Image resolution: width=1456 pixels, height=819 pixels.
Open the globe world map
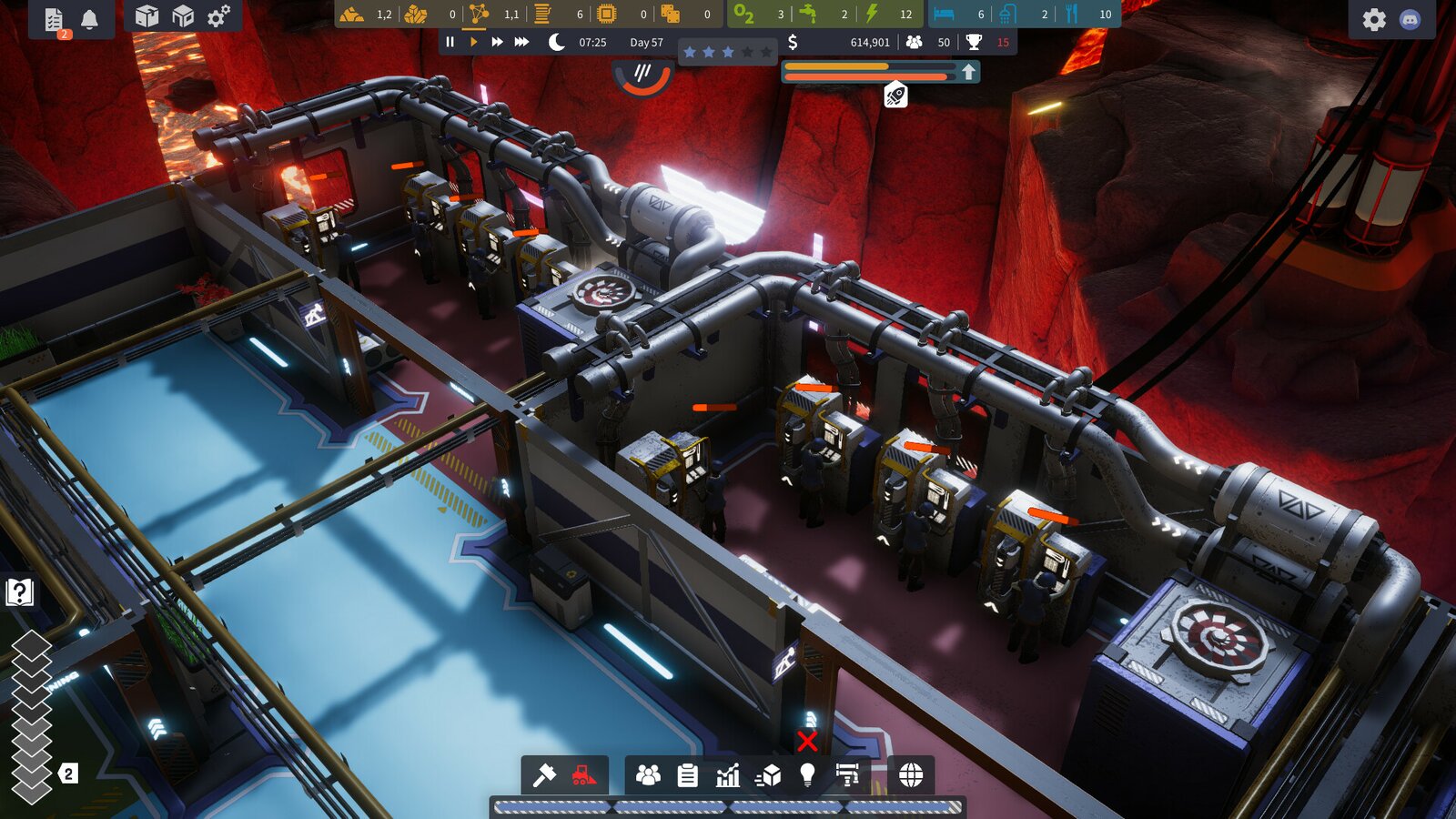pyautogui.click(x=911, y=774)
